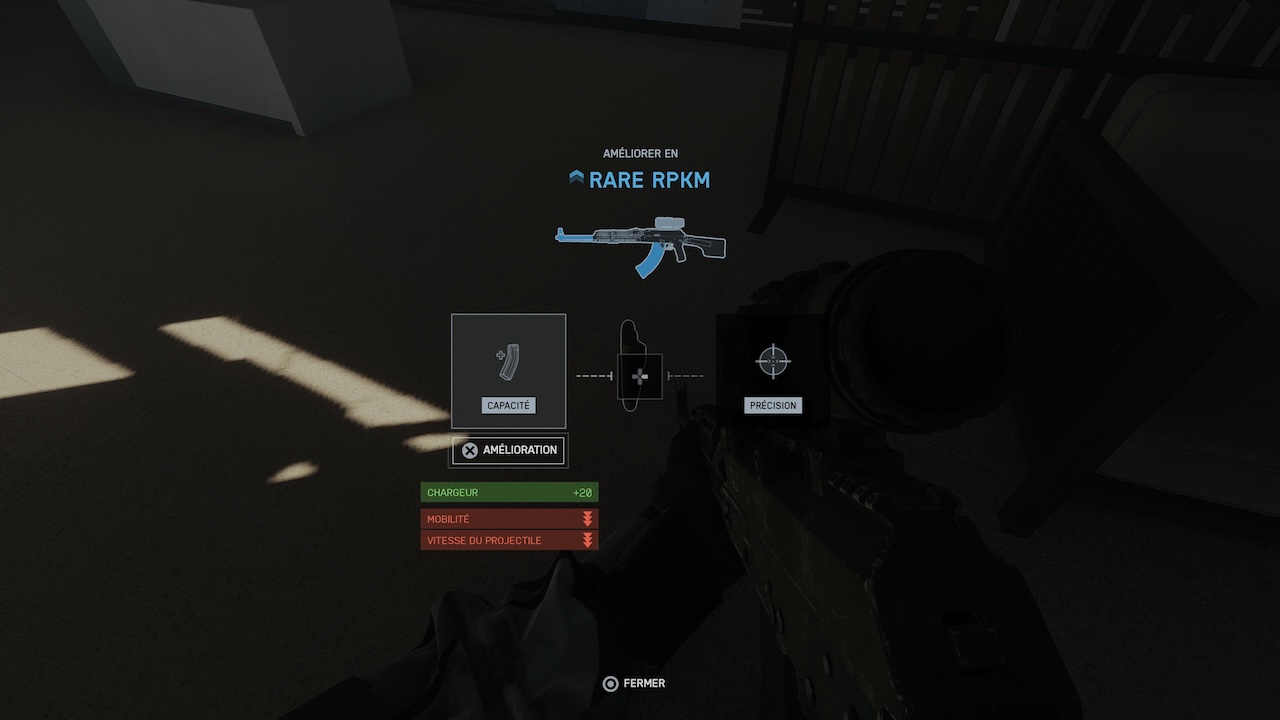Image resolution: width=1280 pixels, height=720 pixels.
Task: Choose the Précision crosshair upgrade
Action: (x=773, y=371)
